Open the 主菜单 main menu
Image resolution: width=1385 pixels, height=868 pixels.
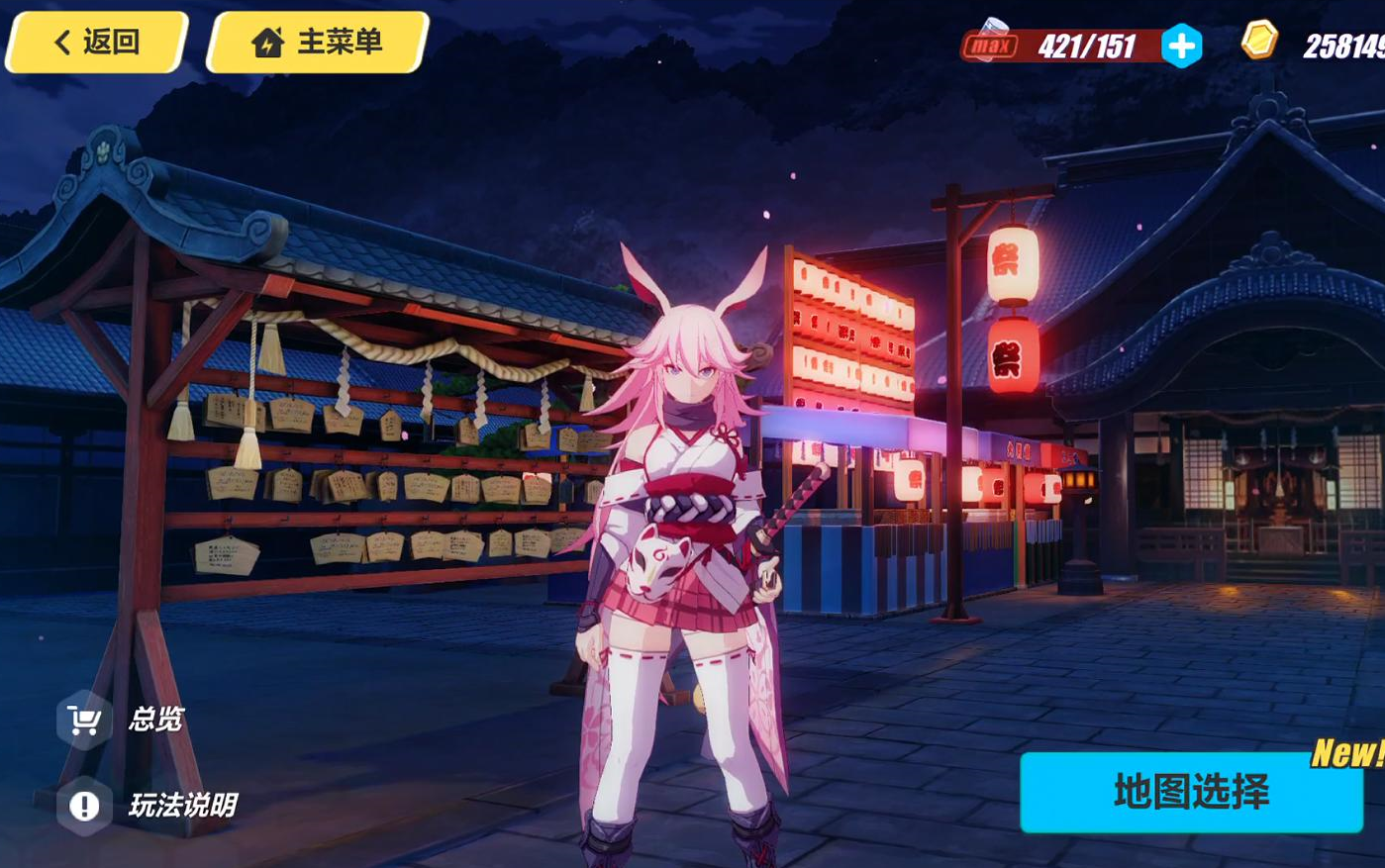pos(318,43)
